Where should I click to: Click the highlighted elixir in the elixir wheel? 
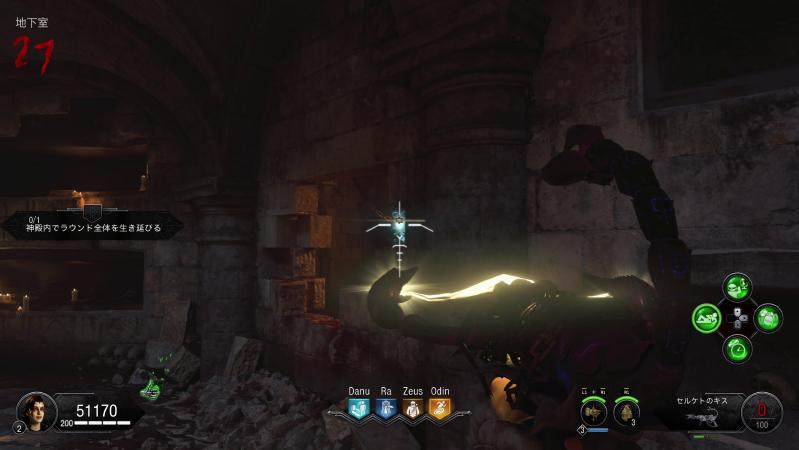707,319
